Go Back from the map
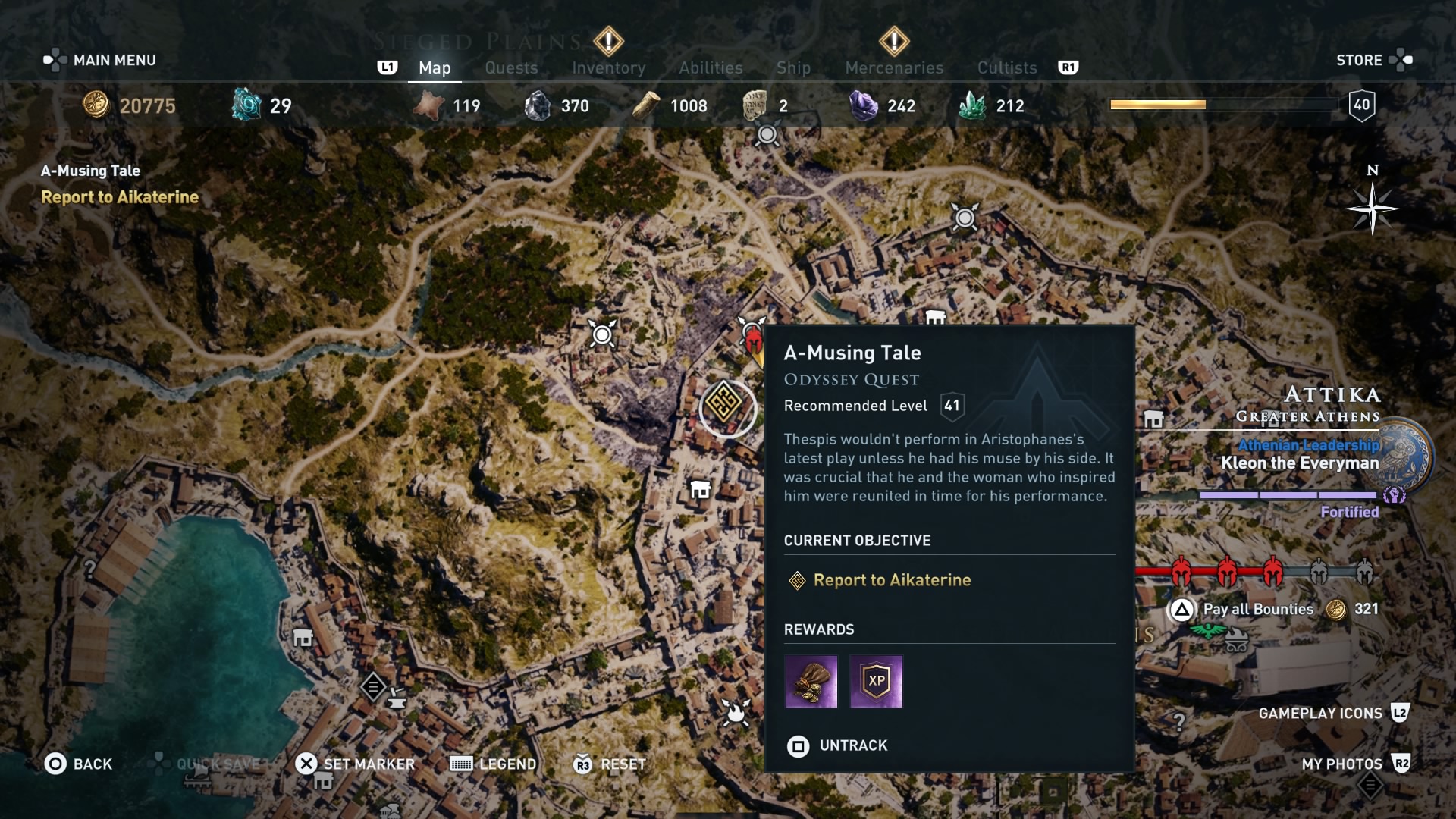The width and height of the screenshot is (1456, 819). pyautogui.click(x=78, y=764)
